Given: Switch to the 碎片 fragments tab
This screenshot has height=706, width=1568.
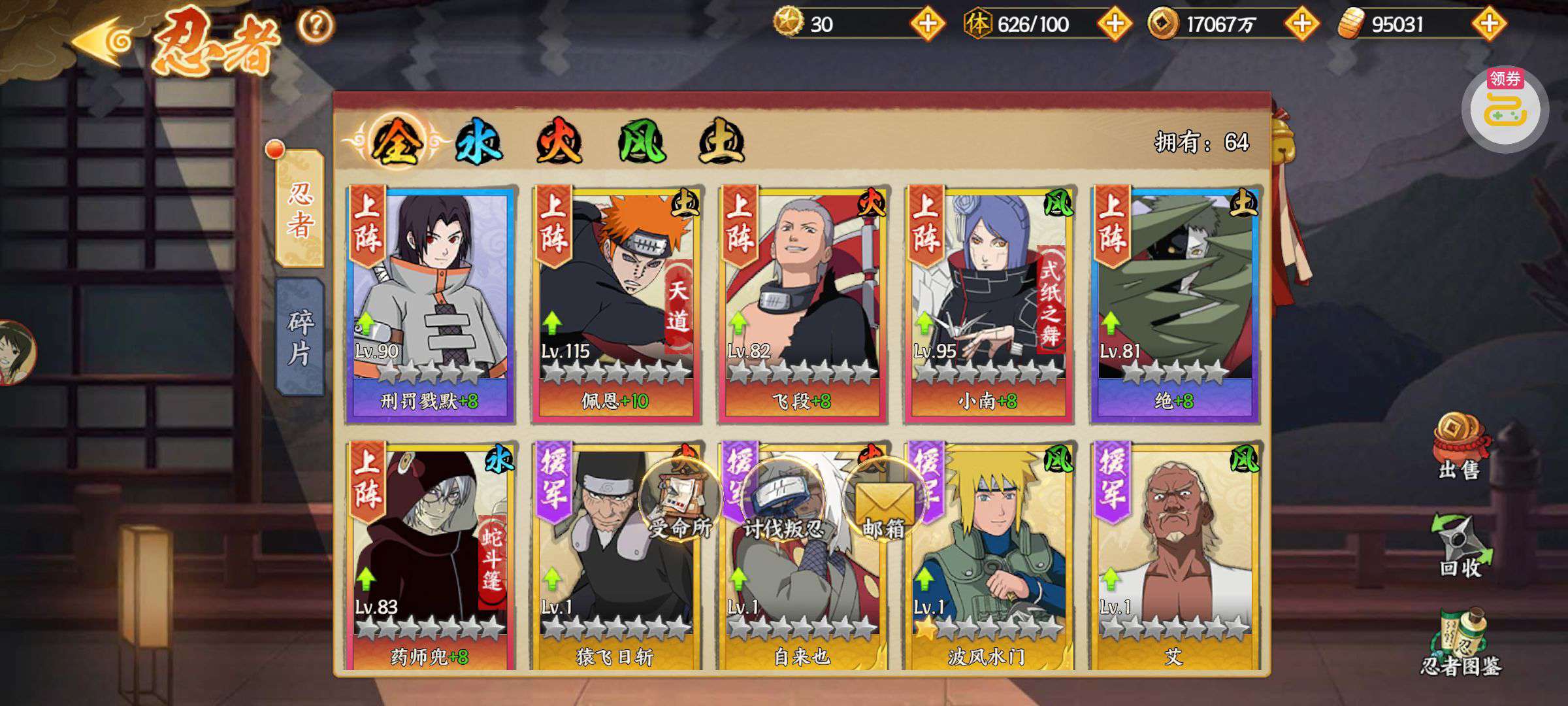Looking at the screenshot, I should pos(300,337).
